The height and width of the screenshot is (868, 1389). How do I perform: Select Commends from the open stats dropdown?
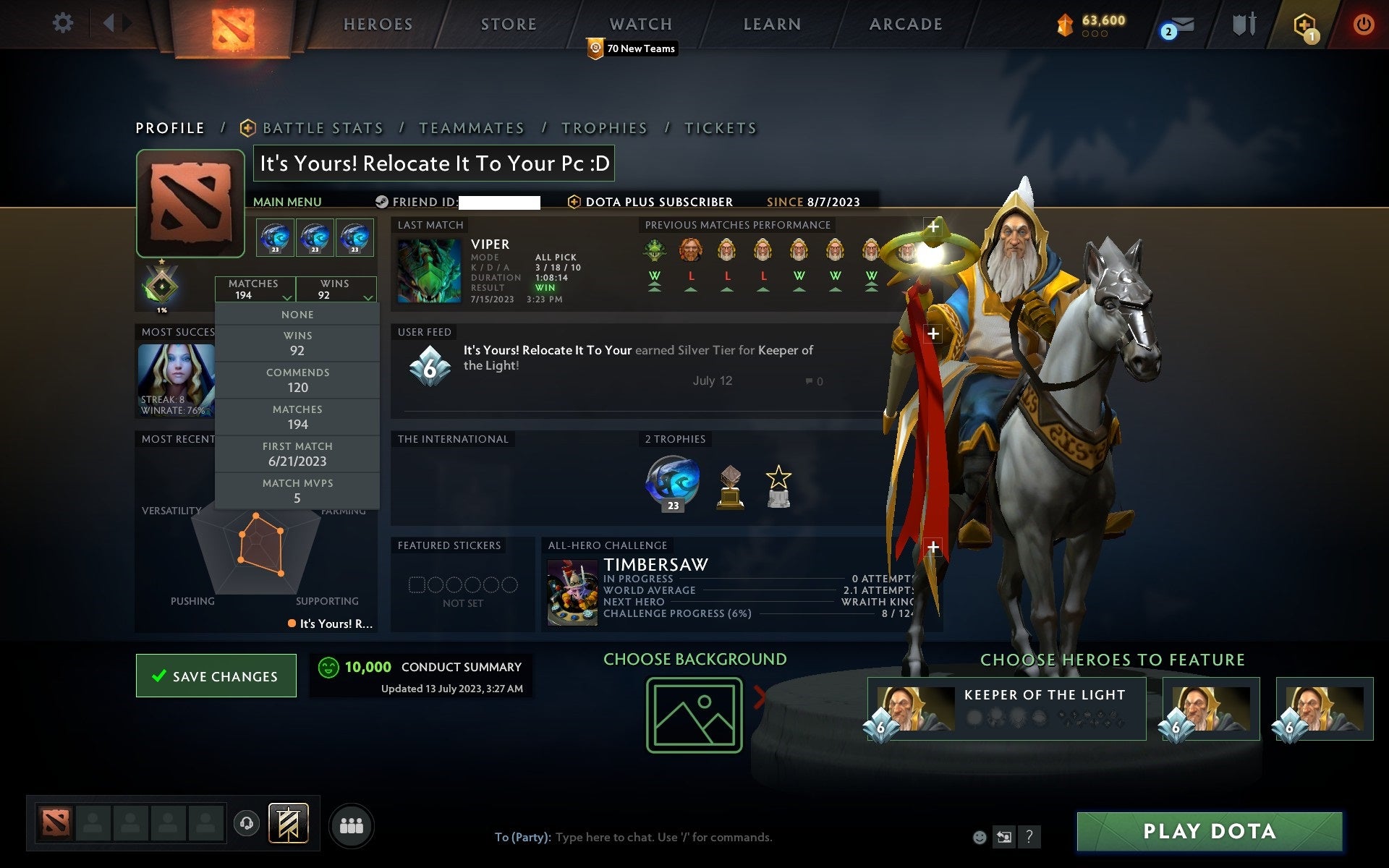click(x=298, y=380)
